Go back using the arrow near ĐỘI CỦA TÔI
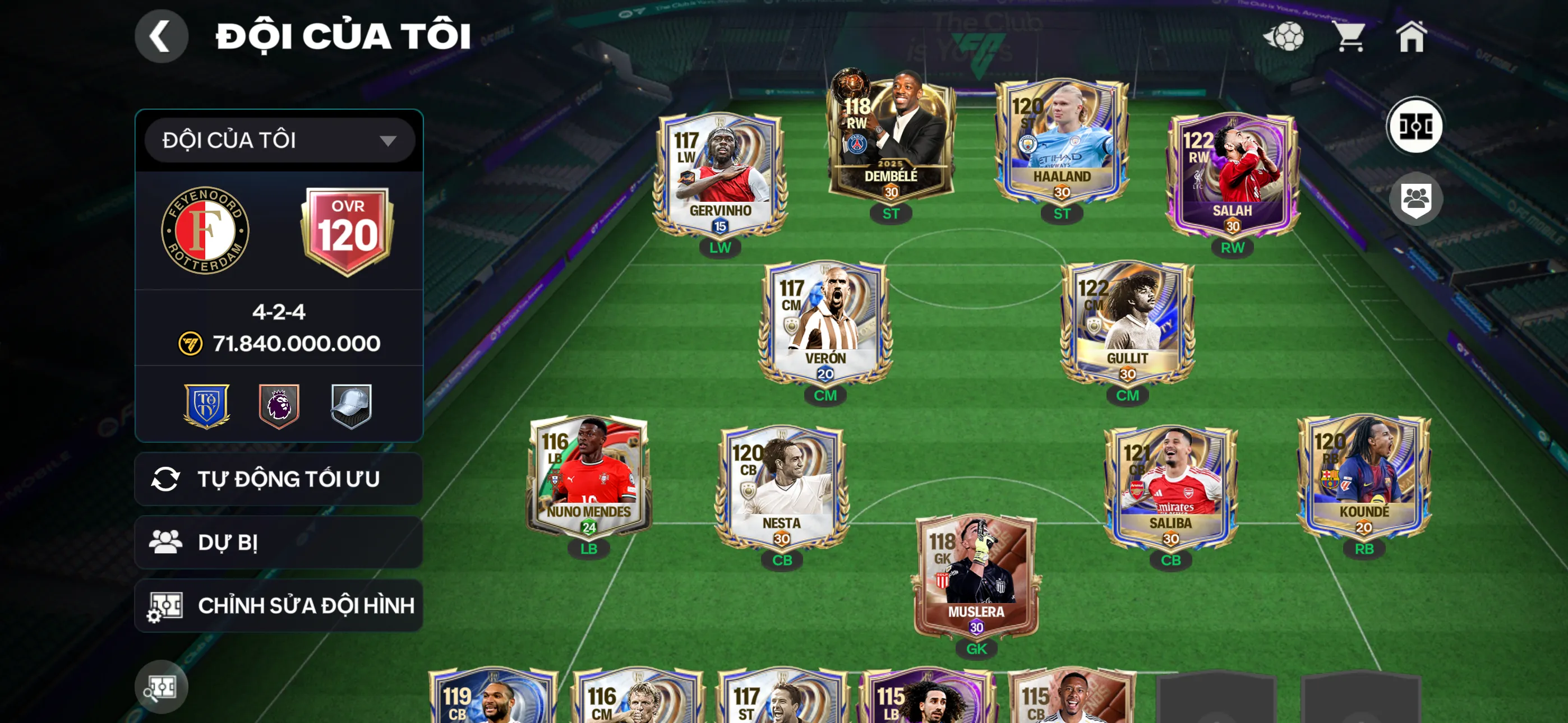Viewport: 1568px width, 723px height. point(162,36)
